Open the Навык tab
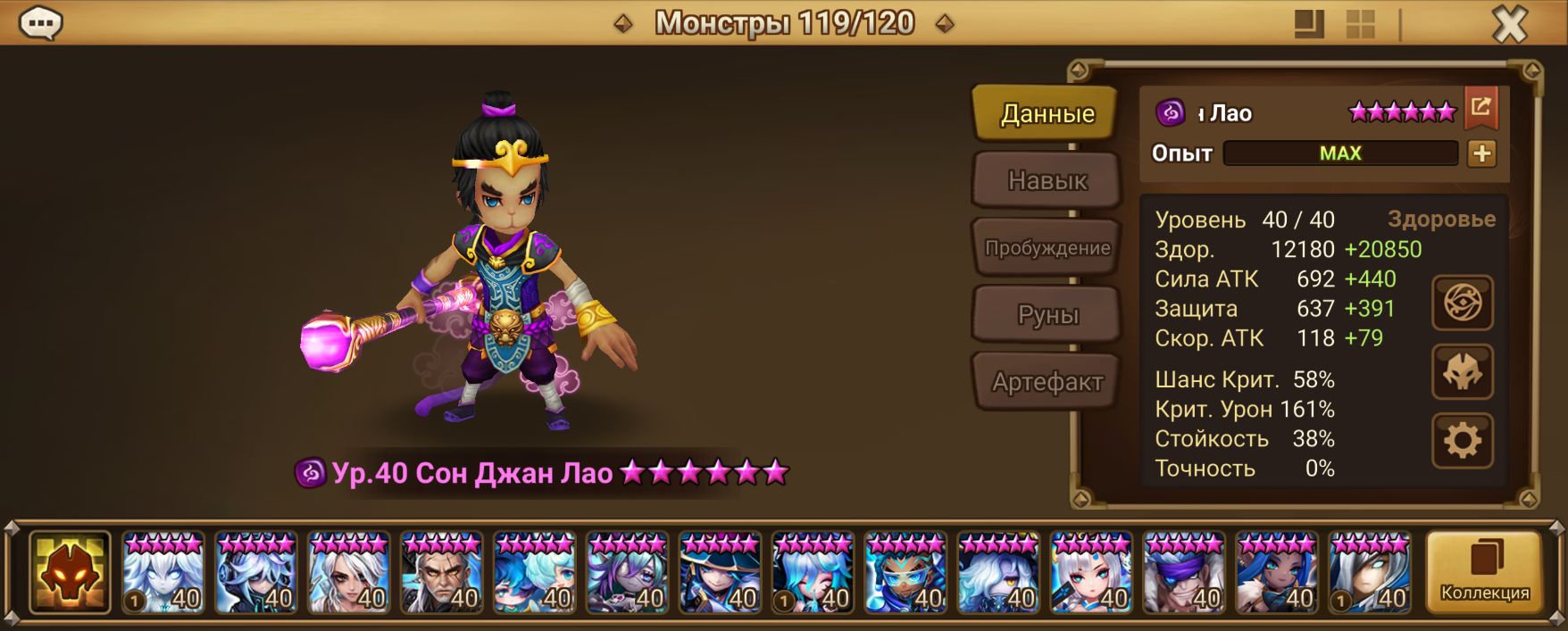Viewport: 1568px width, 631px height. coord(1047,180)
